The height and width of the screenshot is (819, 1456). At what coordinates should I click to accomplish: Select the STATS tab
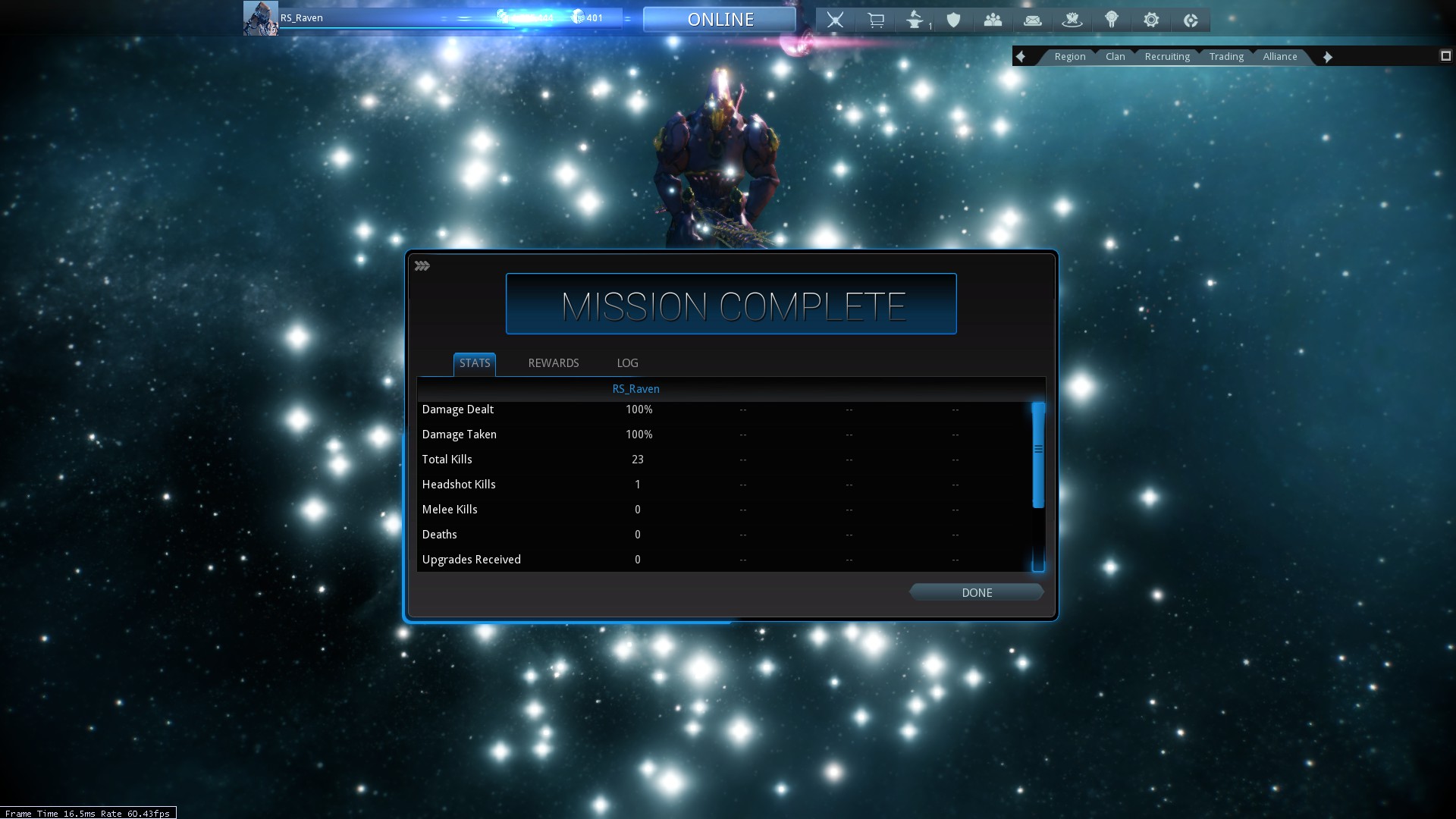[475, 363]
